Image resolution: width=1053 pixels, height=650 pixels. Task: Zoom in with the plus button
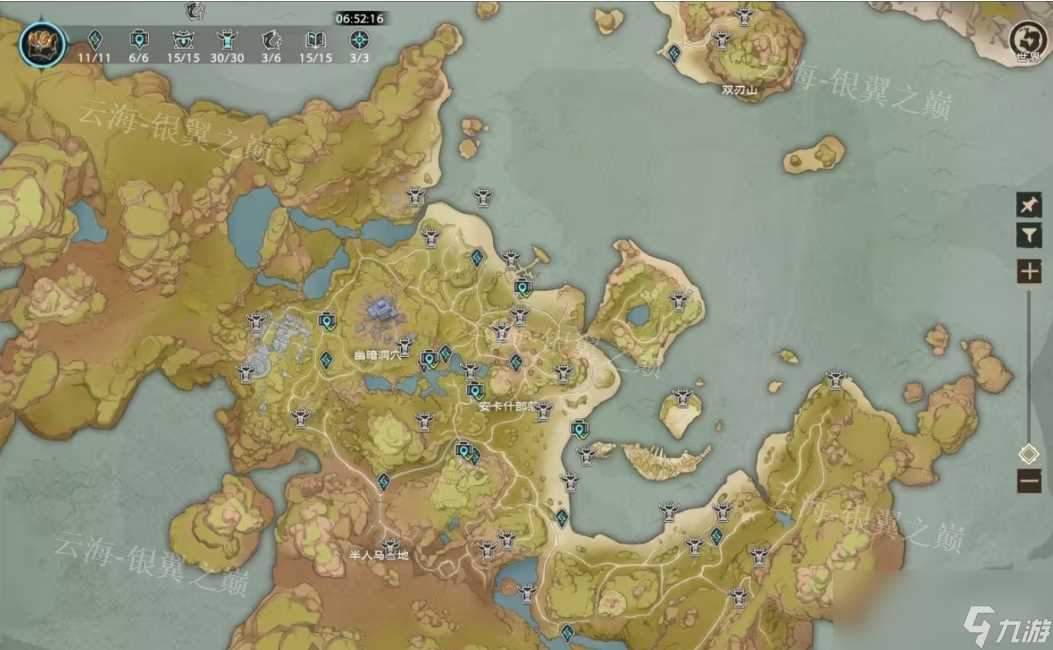(x=1028, y=270)
